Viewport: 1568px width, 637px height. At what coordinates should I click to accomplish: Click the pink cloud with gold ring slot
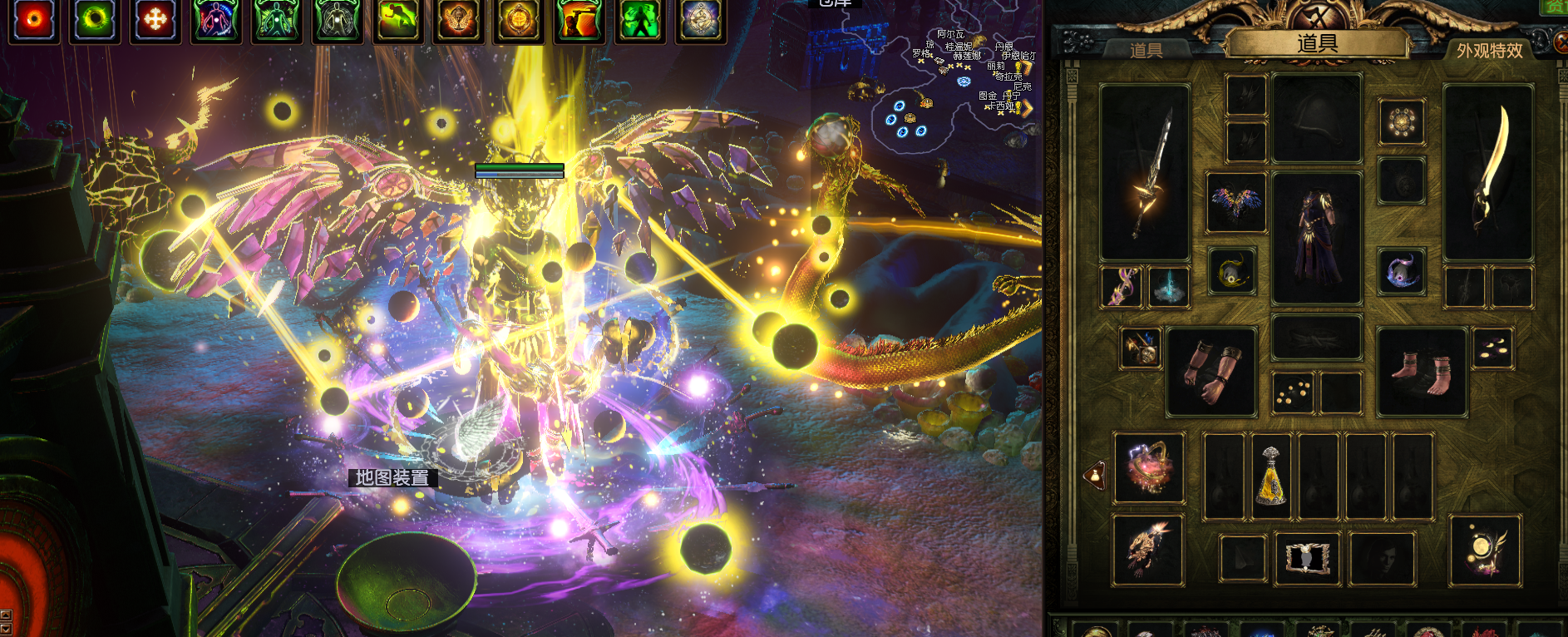coord(1149,467)
